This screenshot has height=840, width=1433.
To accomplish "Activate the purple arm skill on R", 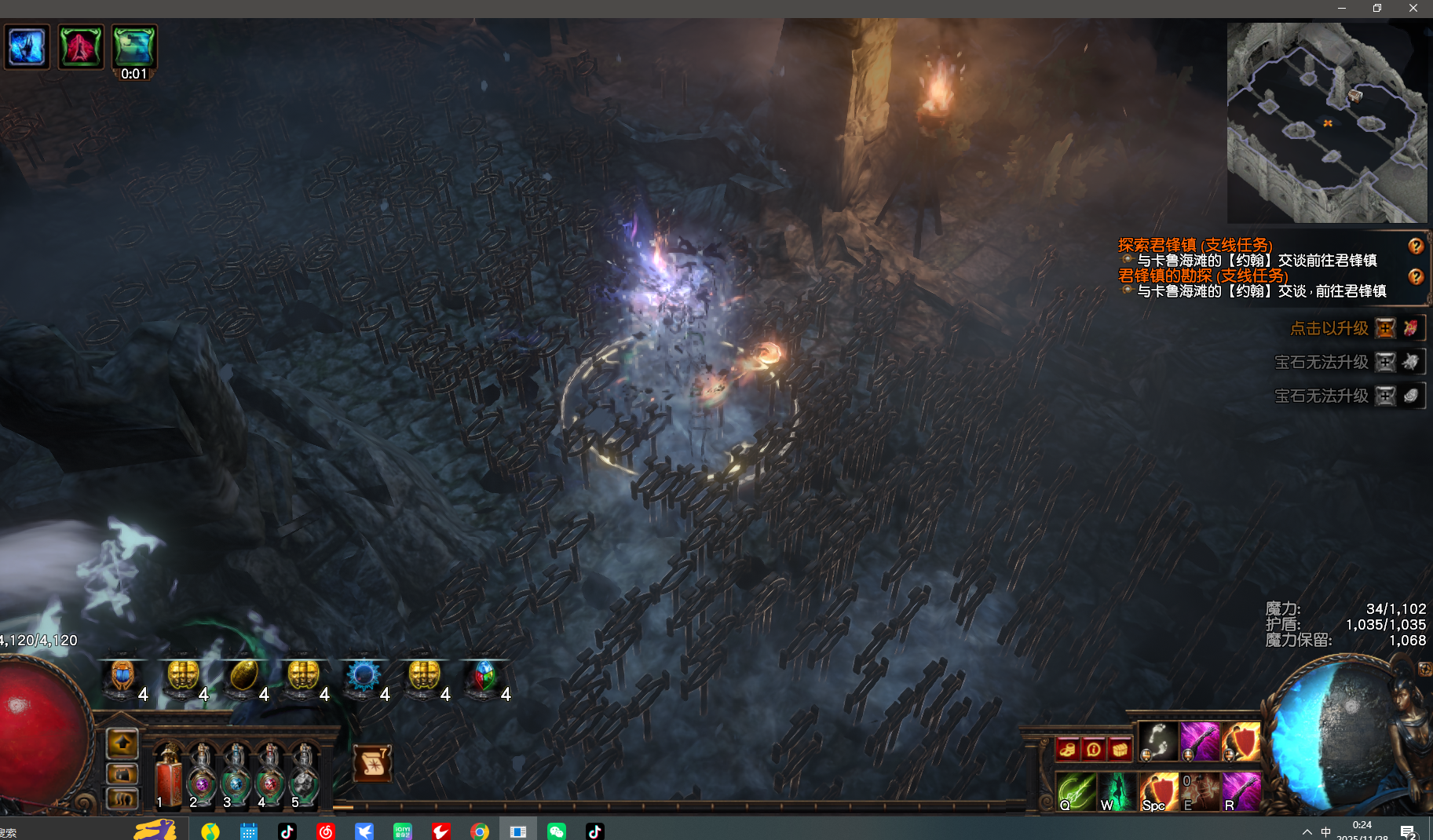I will [x=1241, y=791].
